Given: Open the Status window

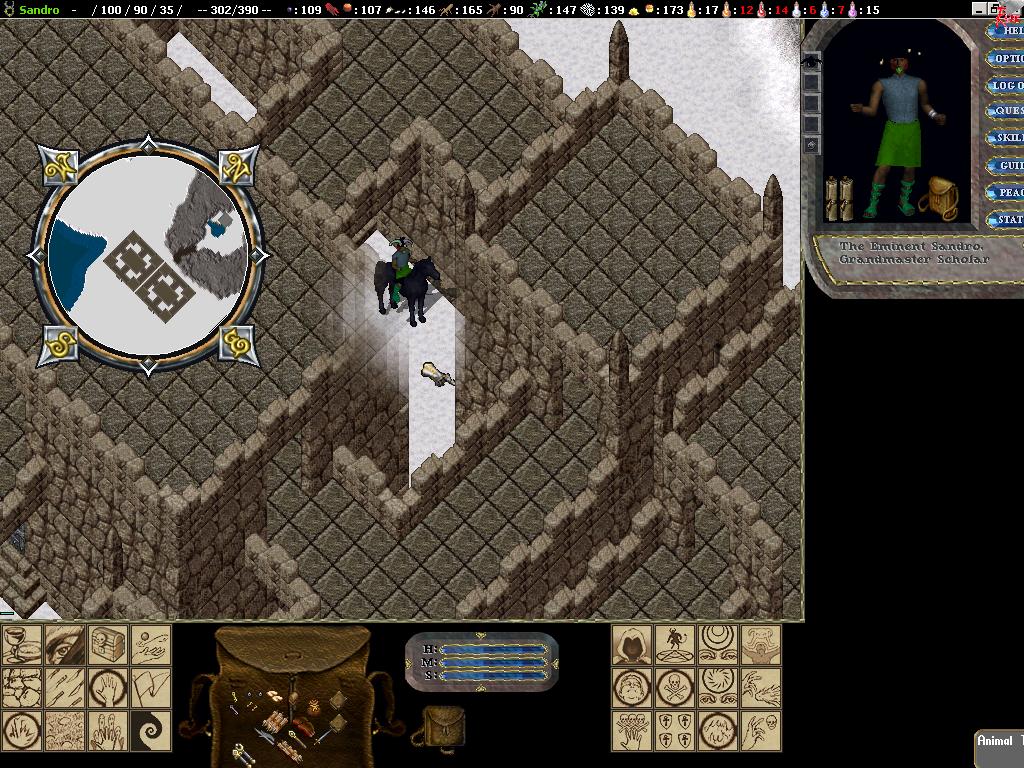Looking at the screenshot, I should click(x=1008, y=219).
